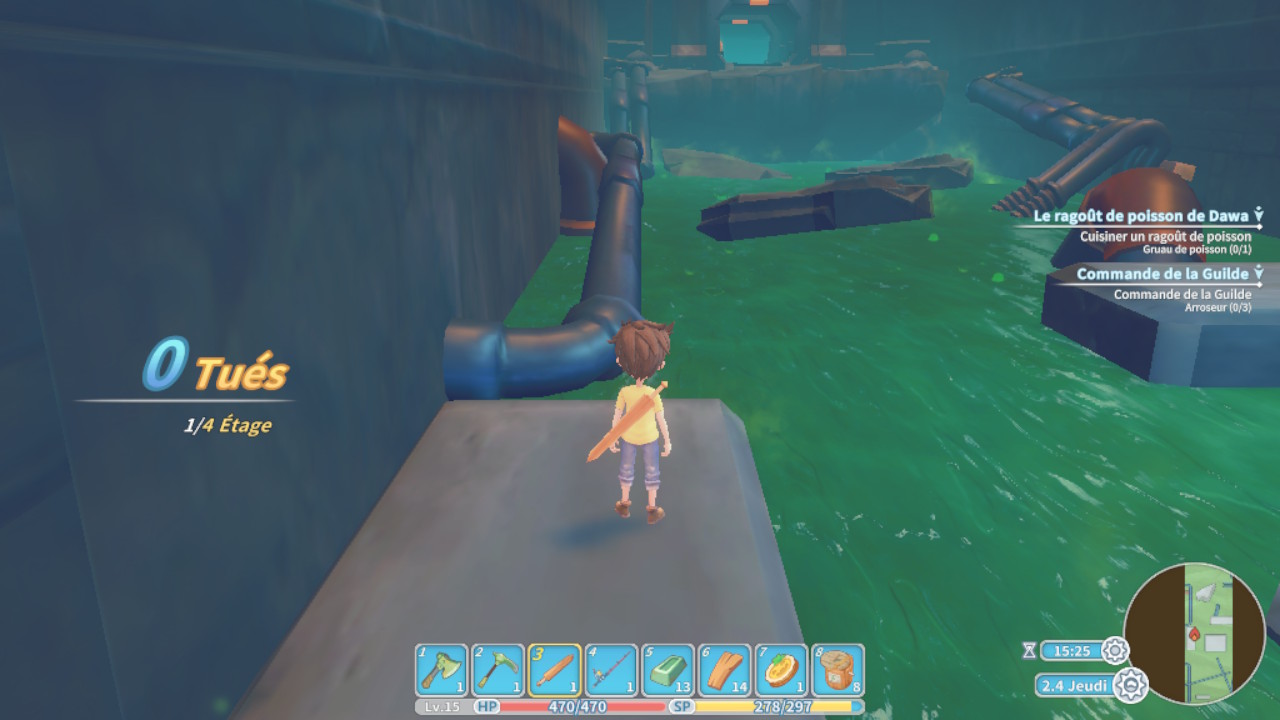Click the gear icon next to the clock

[x=1114, y=651]
